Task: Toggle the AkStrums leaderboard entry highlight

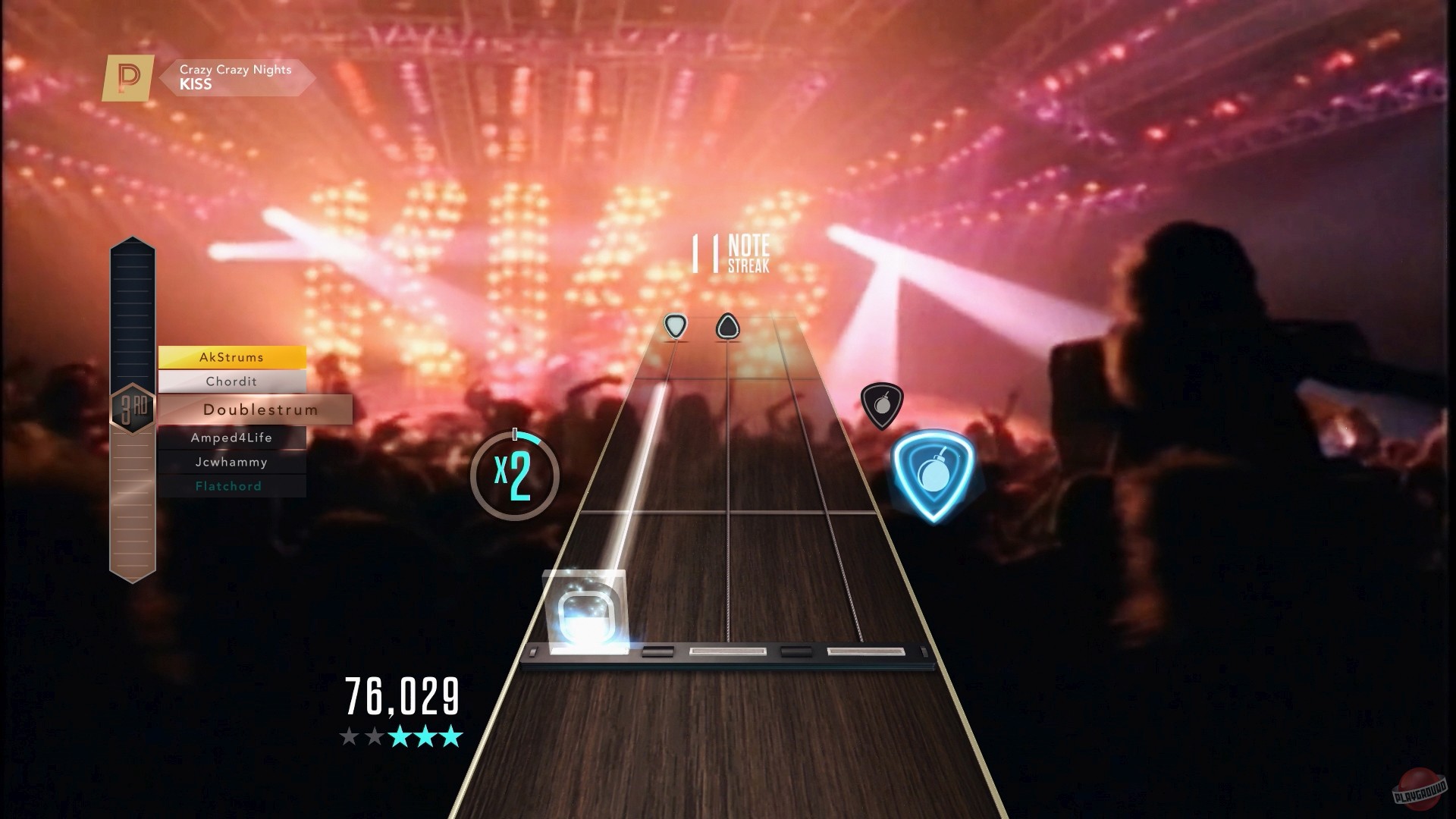Action: click(x=231, y=356)
